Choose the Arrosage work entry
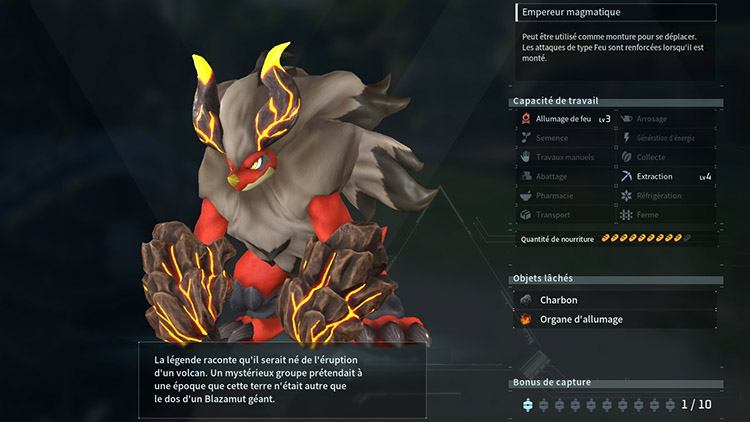The width and height of the screenshot is (750, 422). click(x=666, y=119)
